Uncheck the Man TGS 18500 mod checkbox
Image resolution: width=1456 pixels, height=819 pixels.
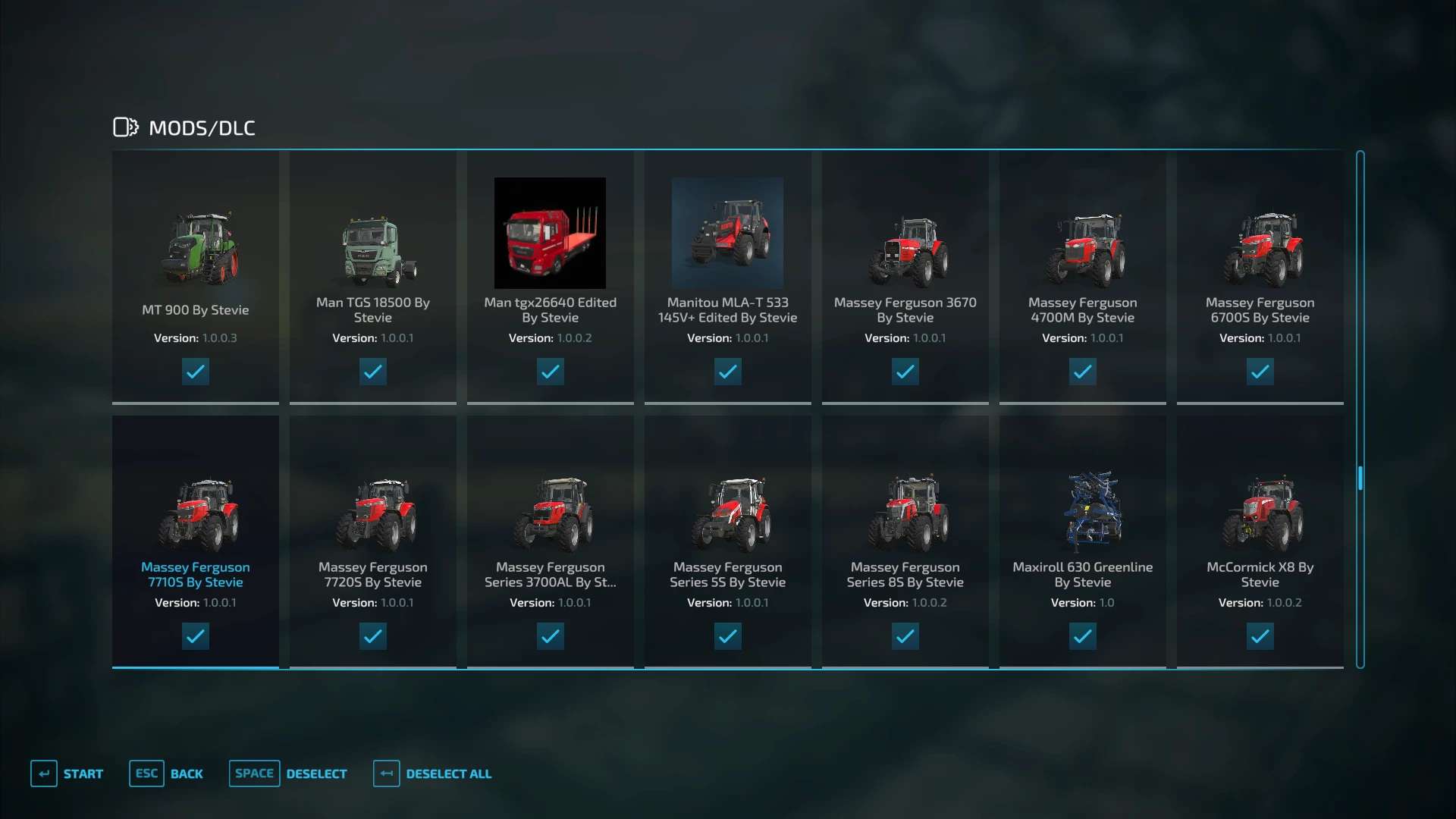(x=373, y=372)
